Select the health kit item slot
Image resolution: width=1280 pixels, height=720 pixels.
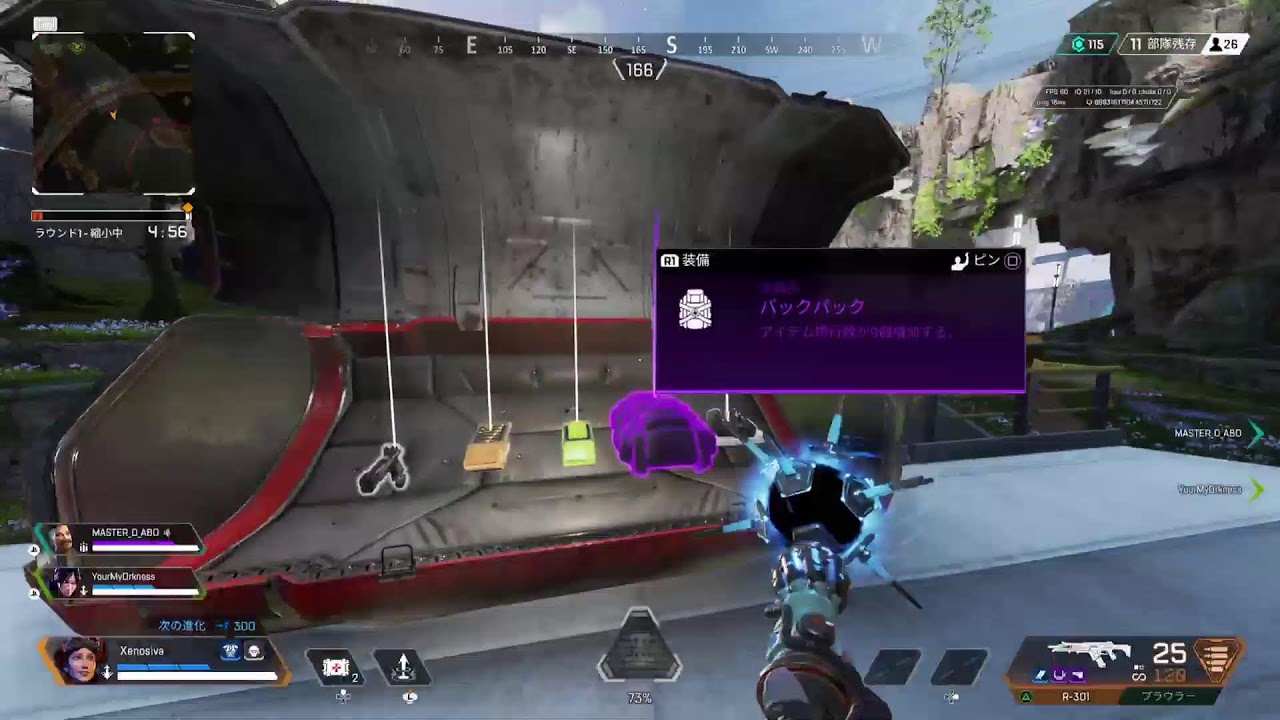pos(337,667)
